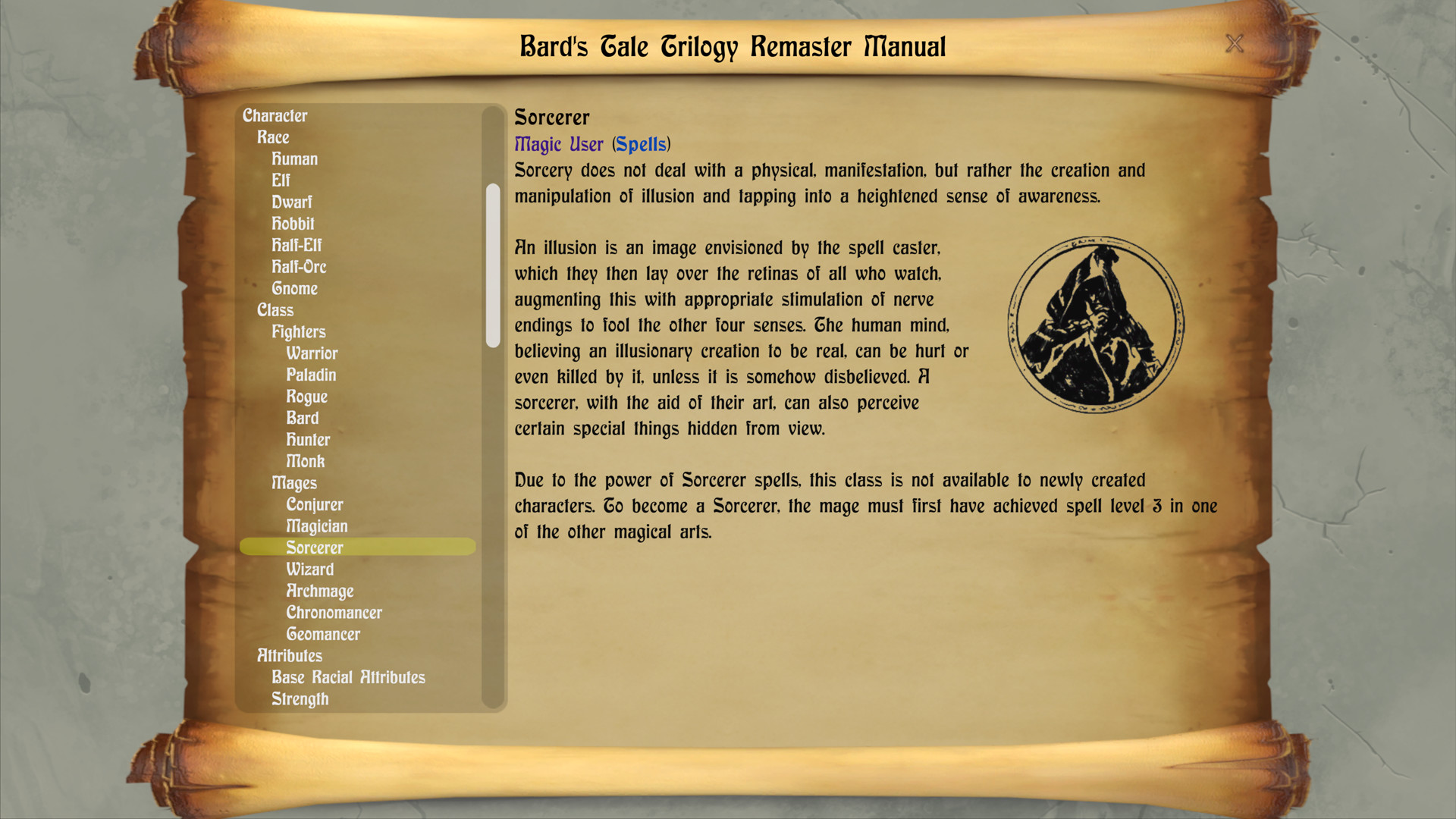This screenshot has width=1456, height=819.
Task: Go to the Attributes section
Action: 289,655
